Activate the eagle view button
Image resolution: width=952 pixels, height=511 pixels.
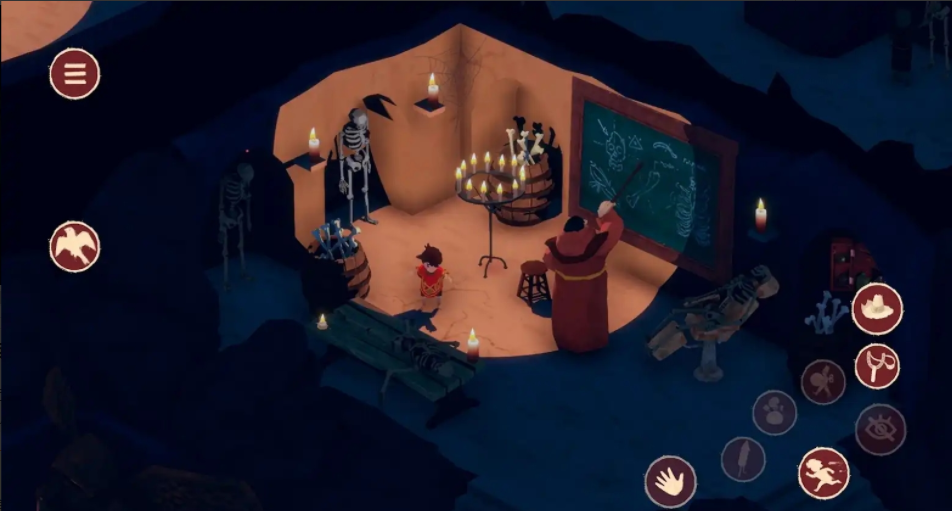(75, 246)
